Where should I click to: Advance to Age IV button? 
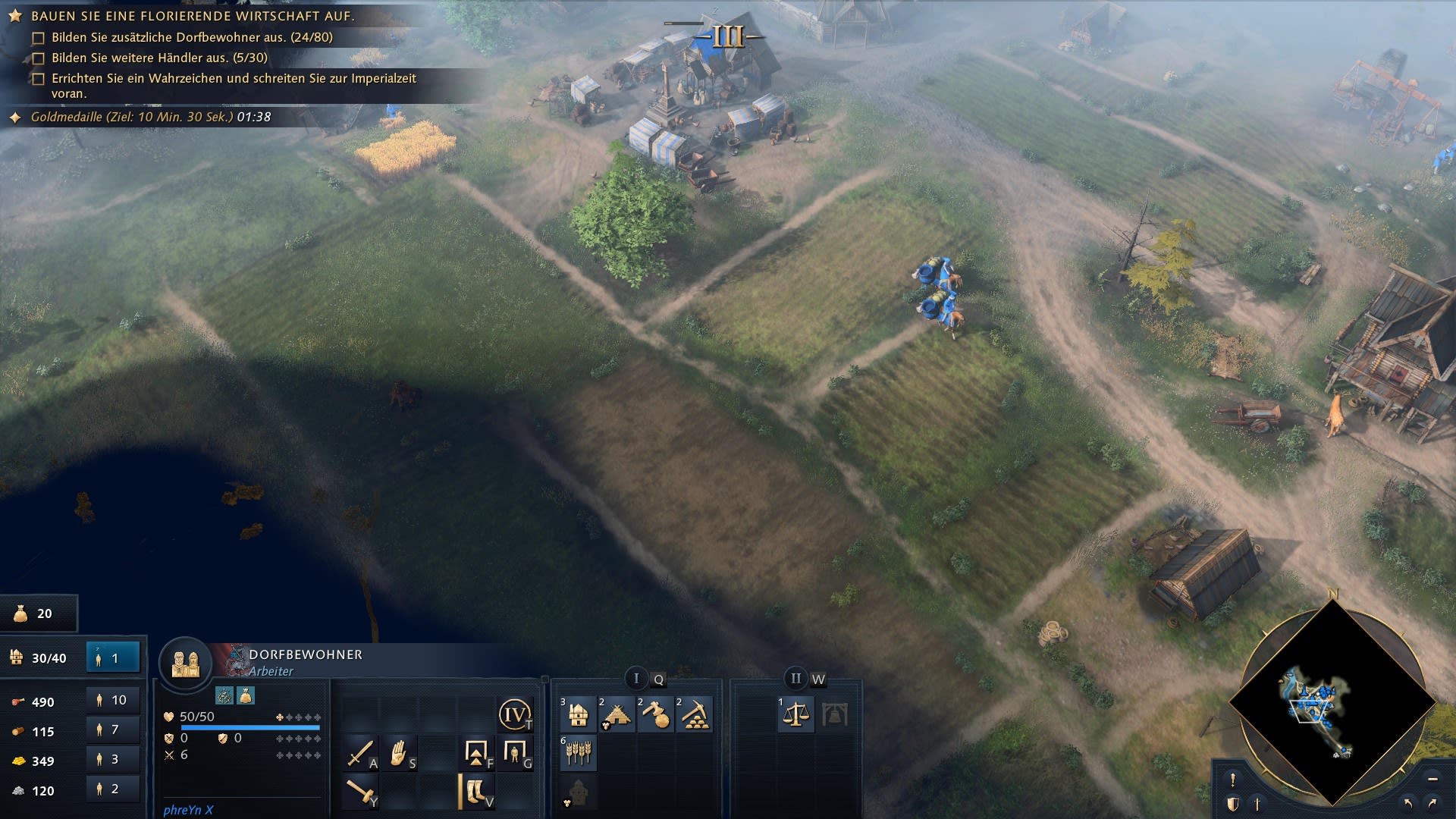tap(515, 714)
